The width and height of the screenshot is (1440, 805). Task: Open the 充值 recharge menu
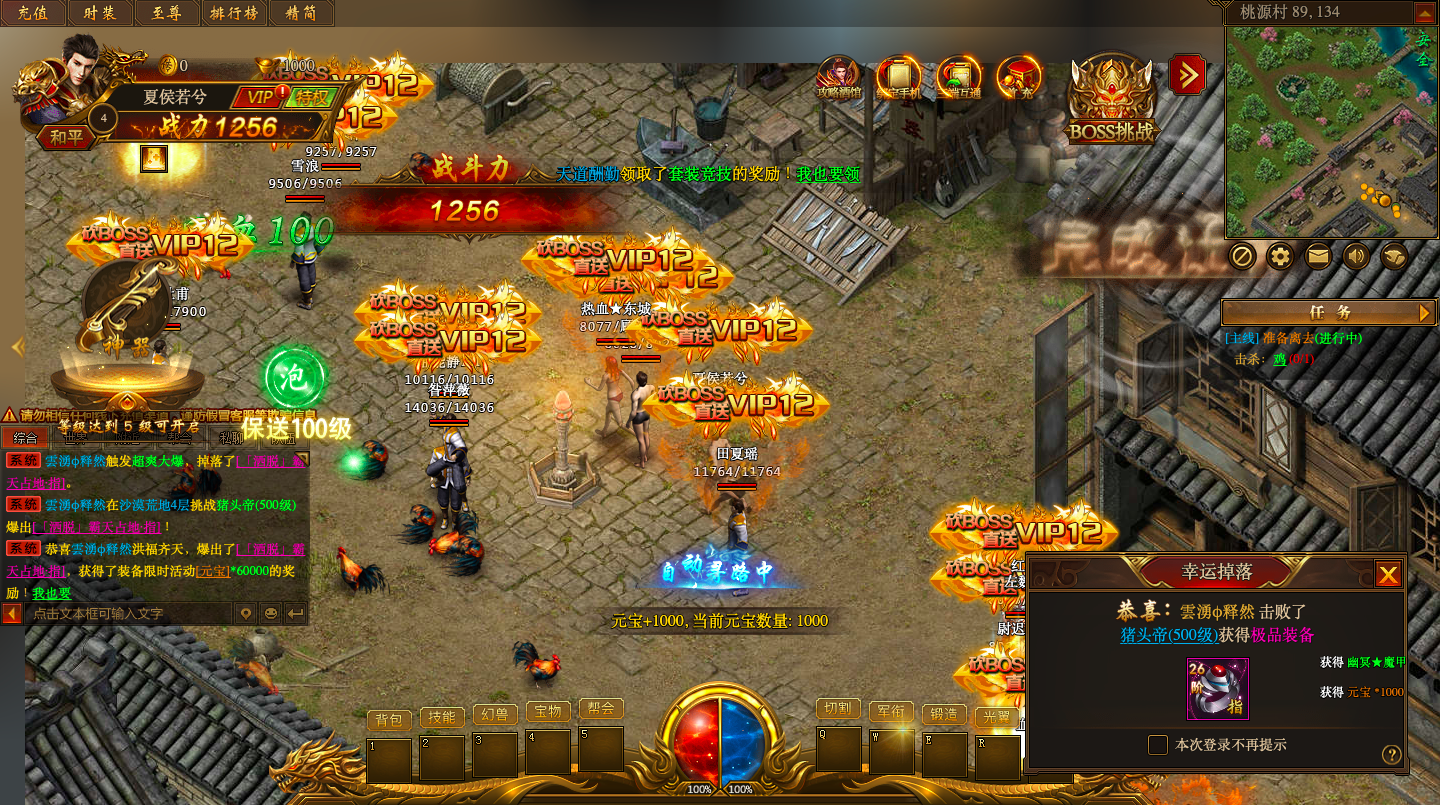(x=34, y=13)
